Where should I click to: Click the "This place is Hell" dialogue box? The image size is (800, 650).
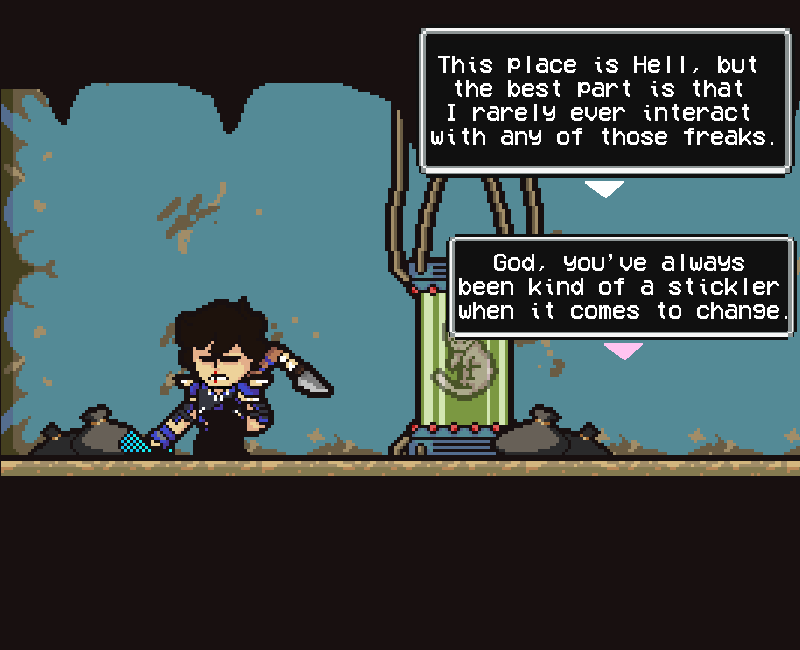pyautogui.click(x=605, y=101)
